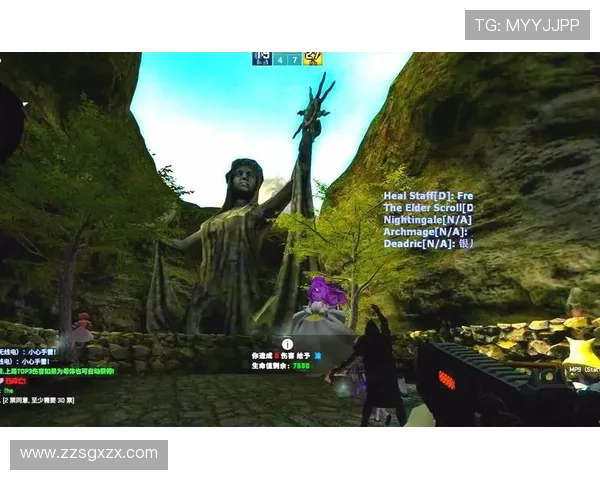Click the TG: MYYJJPP watermark label
The width and height of the screenshot is (600, 480).
coord(527,25)
